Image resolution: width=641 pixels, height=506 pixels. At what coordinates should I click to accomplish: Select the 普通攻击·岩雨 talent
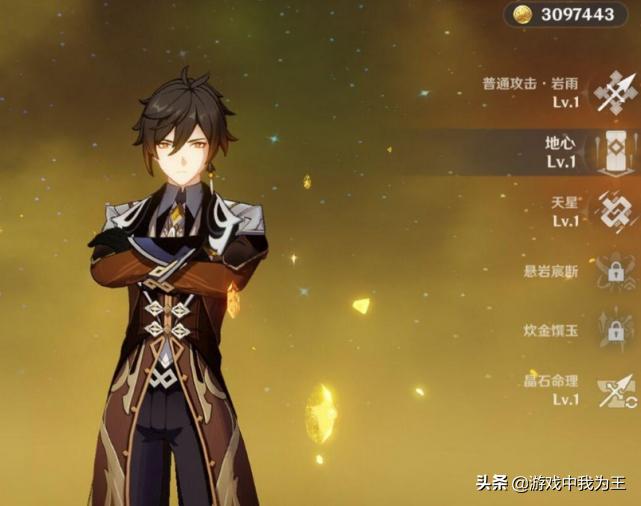[x=614, y=92]
